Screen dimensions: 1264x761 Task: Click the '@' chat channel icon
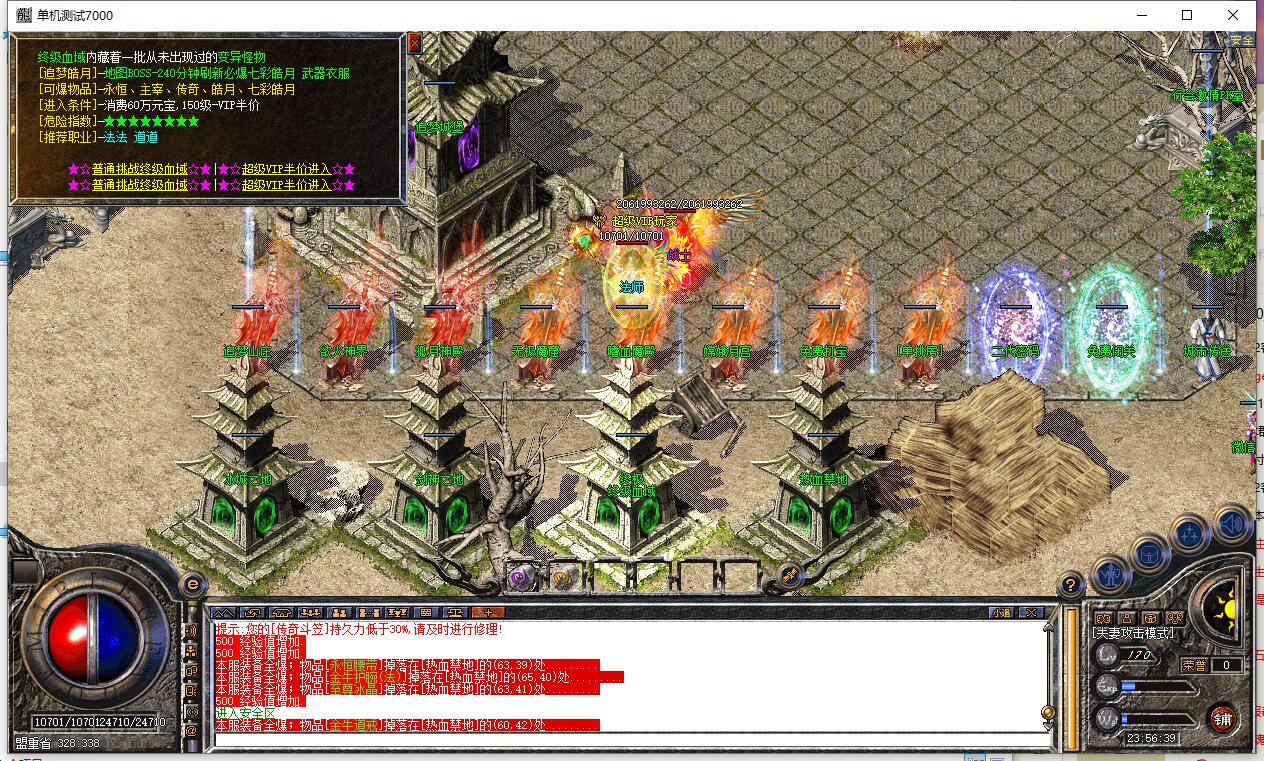[x=191, y=731]
